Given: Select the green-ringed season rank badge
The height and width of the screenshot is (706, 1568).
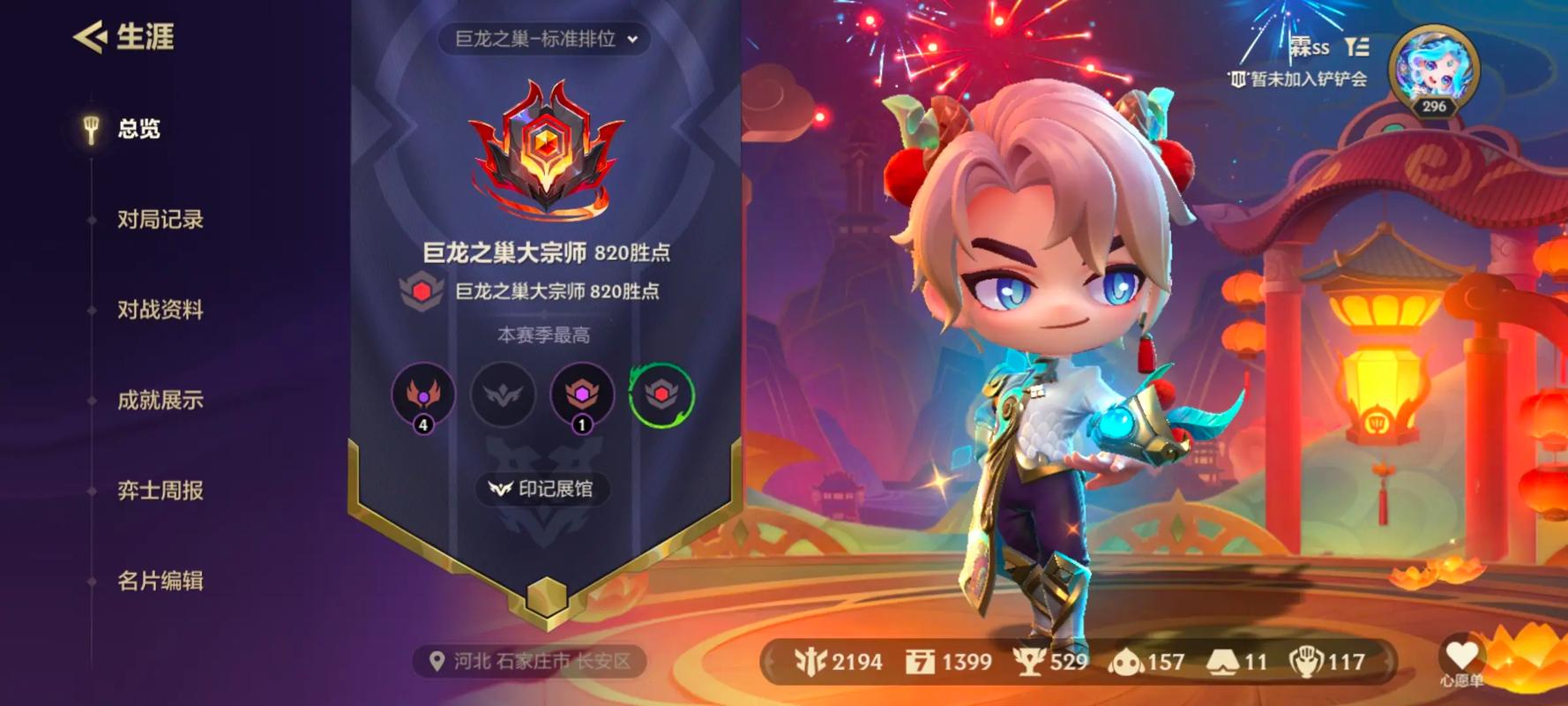Looking at the screenshot, I should pyautogui.click(x=661, y=394).
